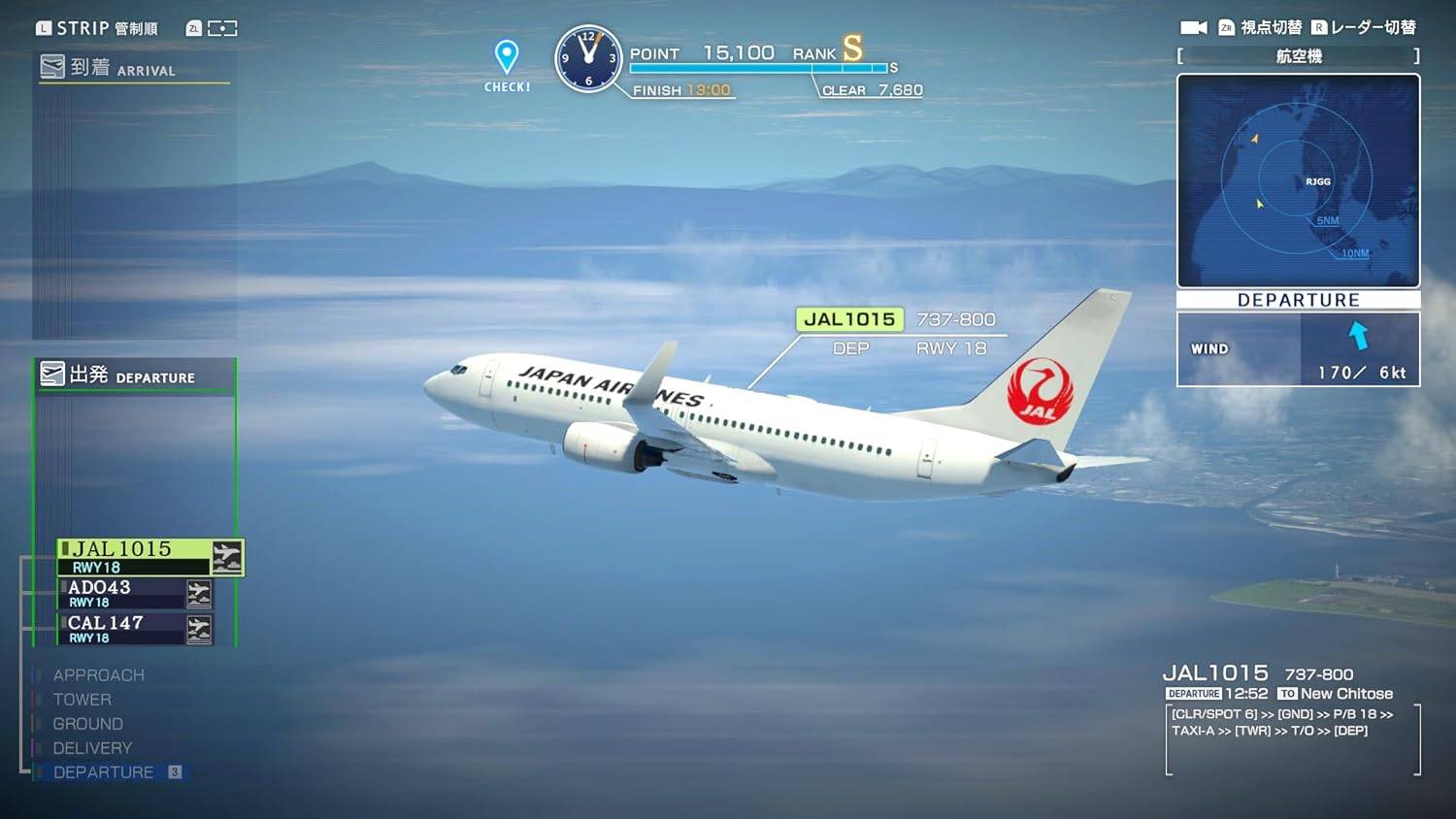Click the JAL1015 callsign tag on aircraft
1456x819 pixels.
coord(848,318)
